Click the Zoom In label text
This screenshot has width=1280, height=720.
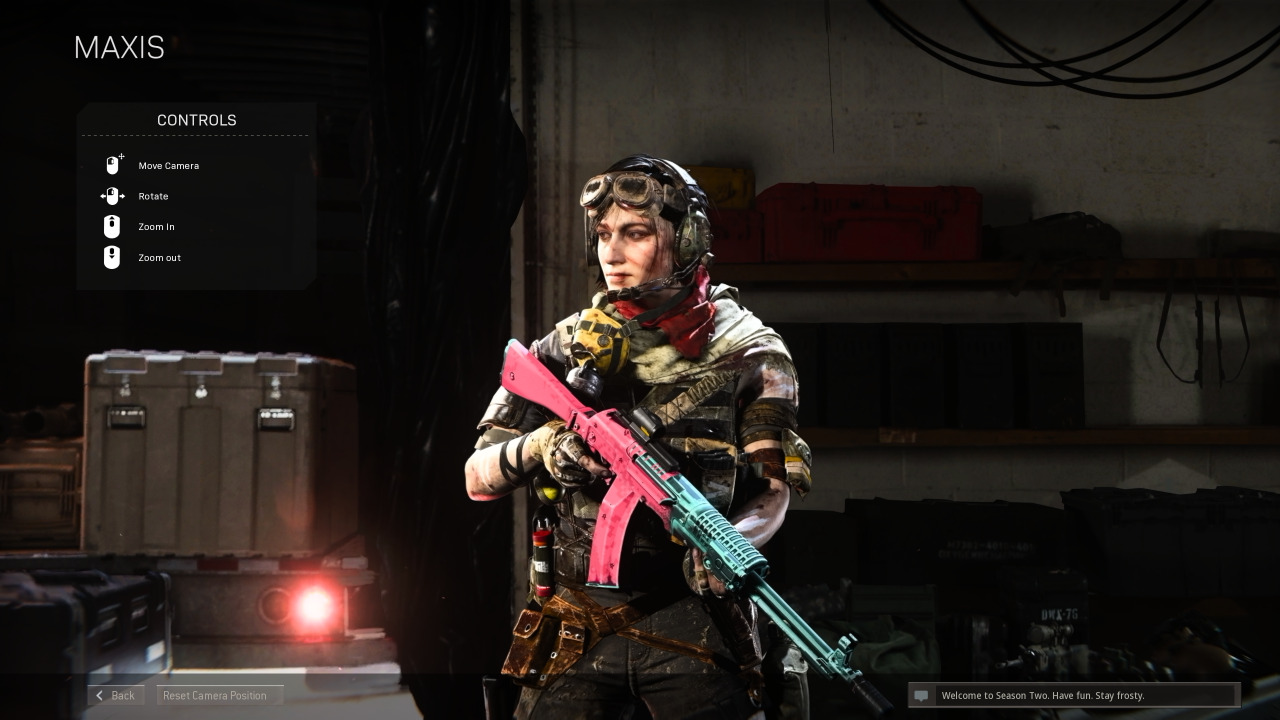pyautogui.click(x=156, y=227)
